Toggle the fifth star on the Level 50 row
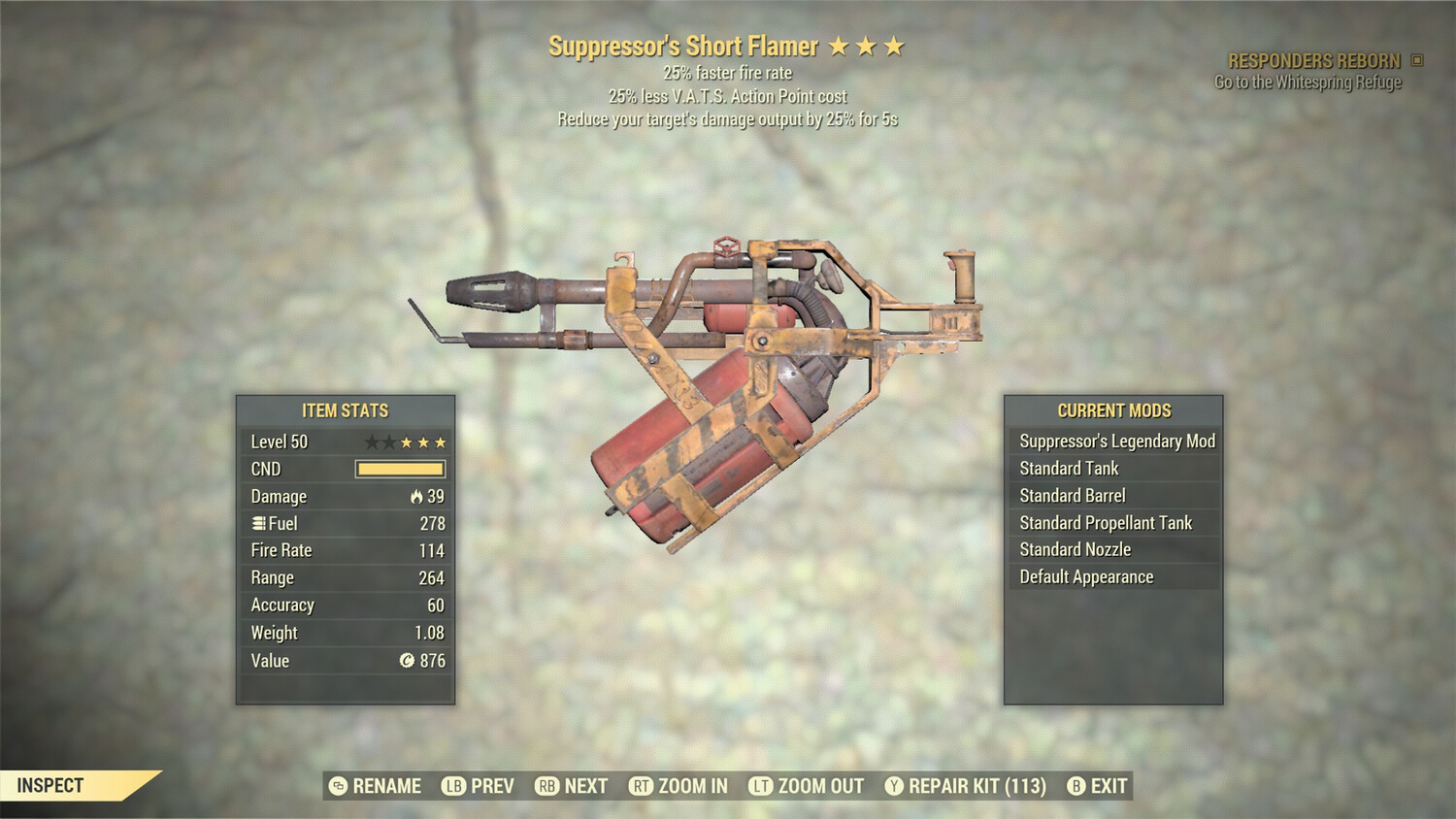Image resolution: width=1456 pixels, height=819 pixels. pos(442,442)
